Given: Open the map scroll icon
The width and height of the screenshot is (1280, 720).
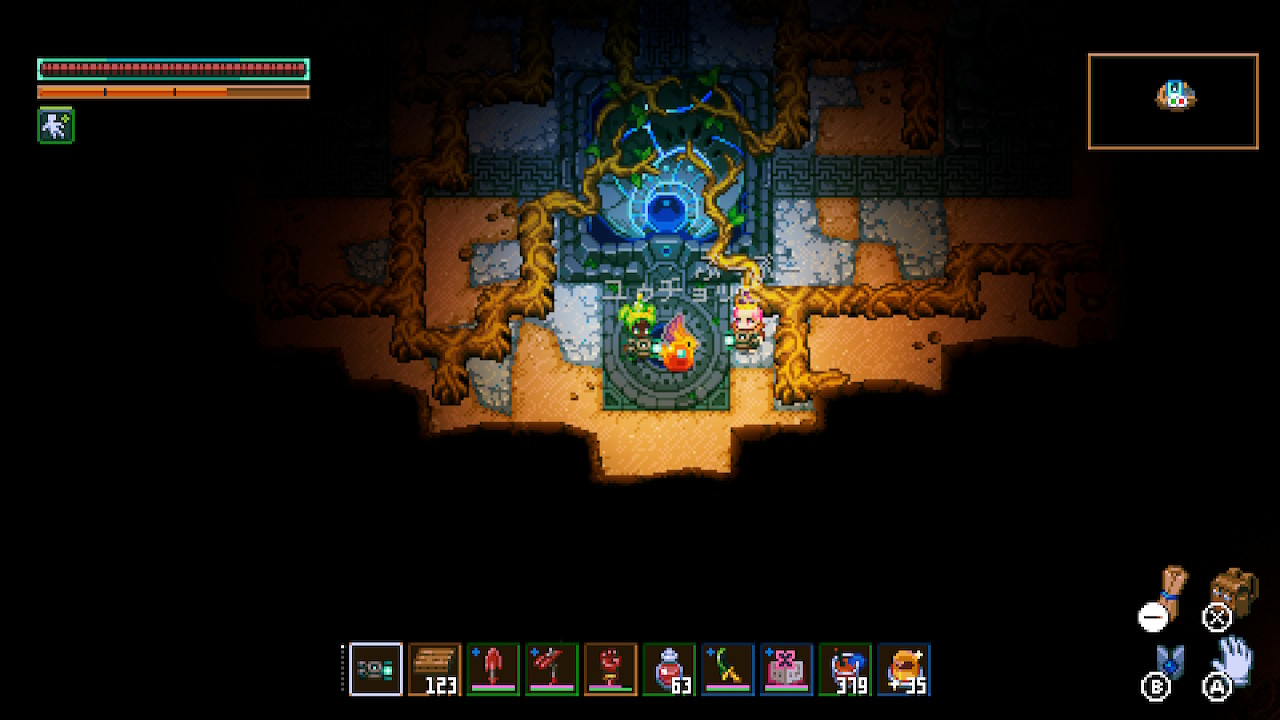Looking at the screenshot, I should [1171, 589].
